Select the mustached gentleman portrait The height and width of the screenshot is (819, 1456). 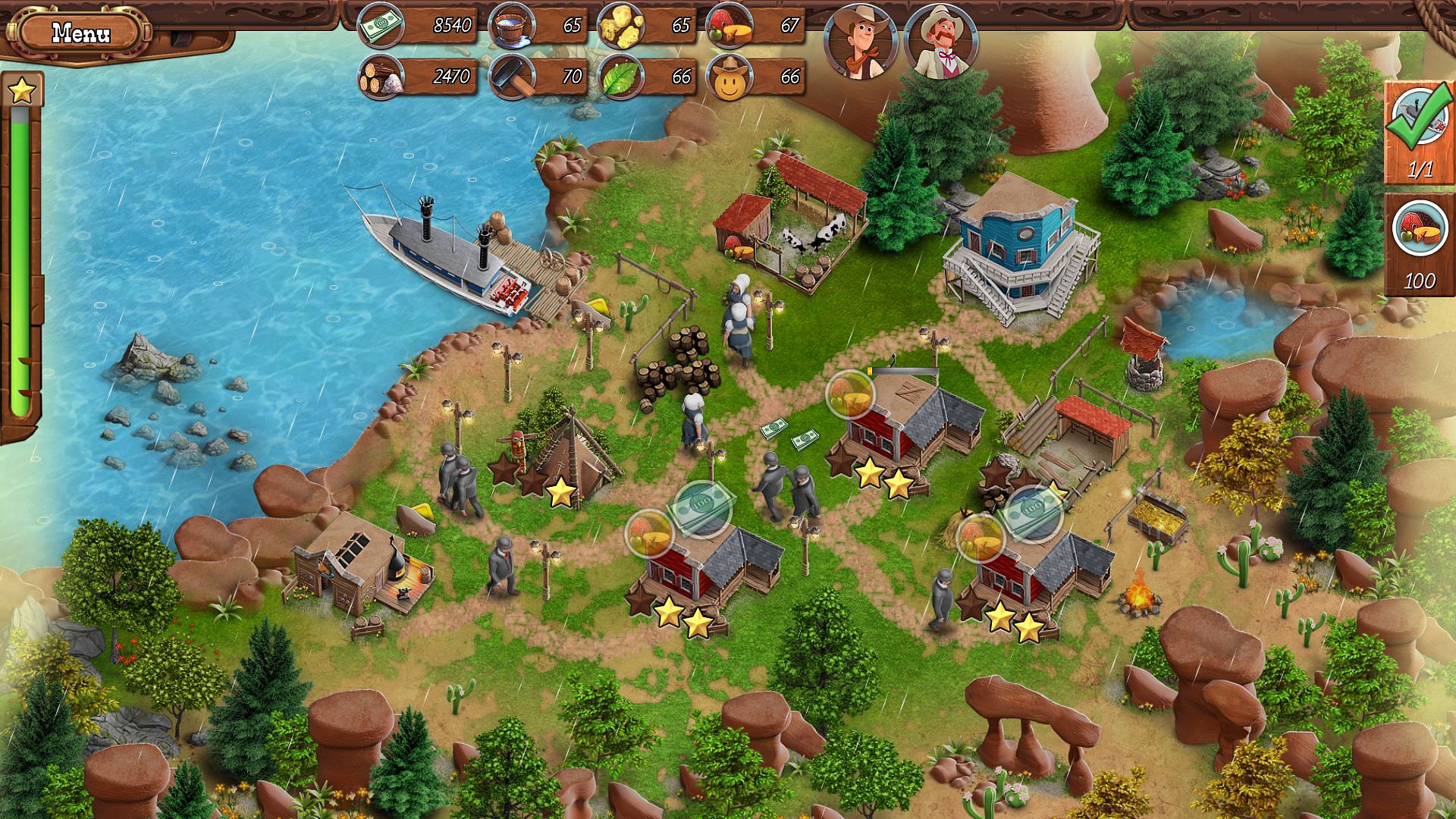click(939, 37)
